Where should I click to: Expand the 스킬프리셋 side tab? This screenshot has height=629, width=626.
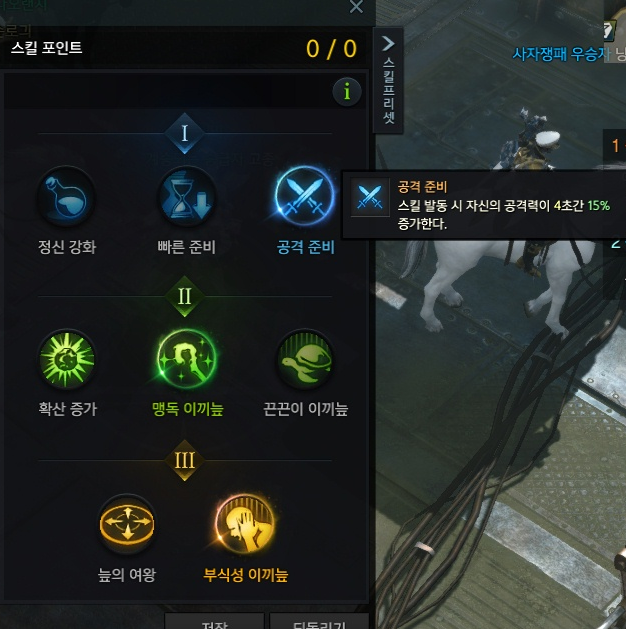pos(389,80)
